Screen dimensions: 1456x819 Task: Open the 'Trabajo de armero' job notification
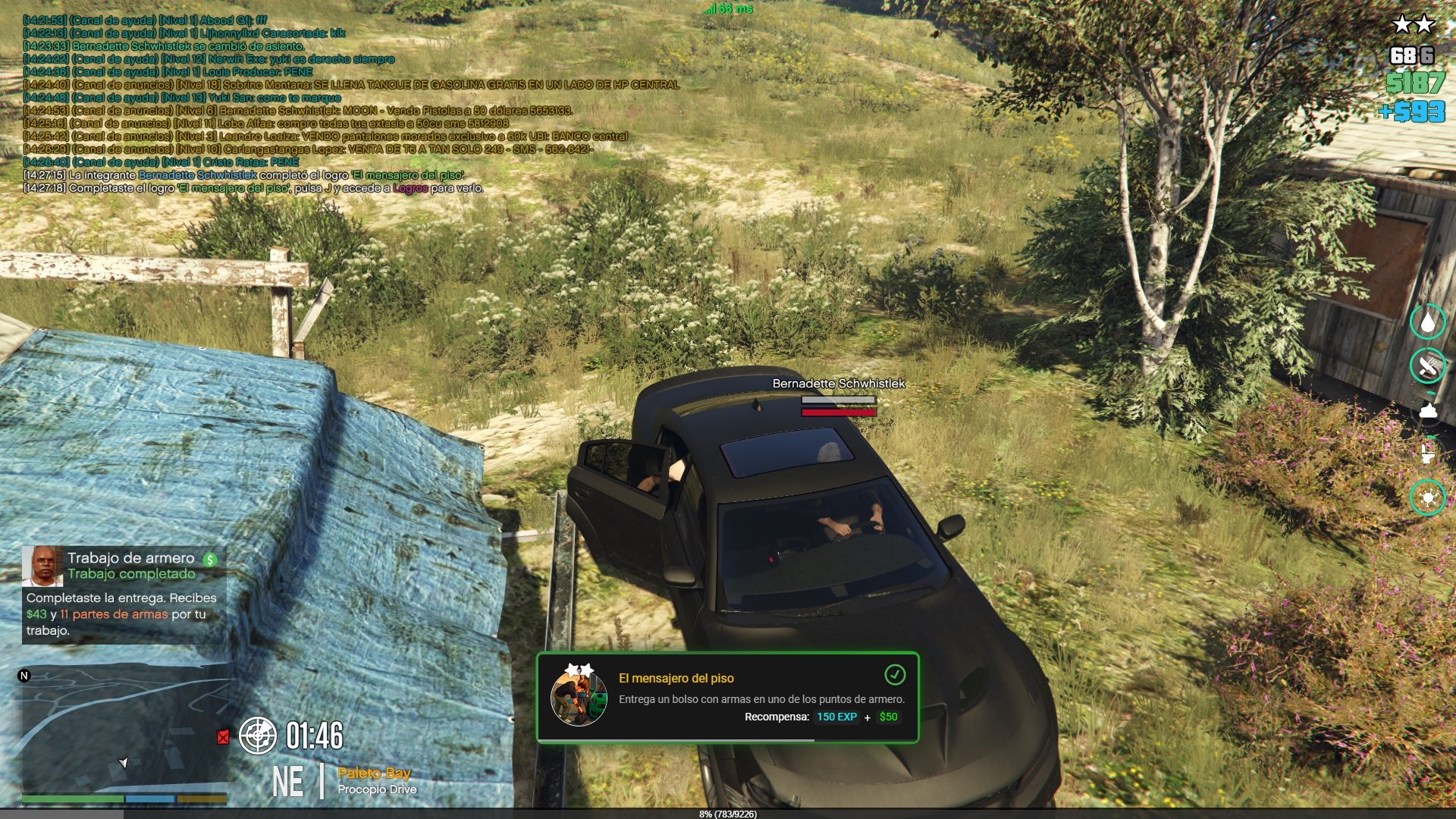(x=124, y=595)
